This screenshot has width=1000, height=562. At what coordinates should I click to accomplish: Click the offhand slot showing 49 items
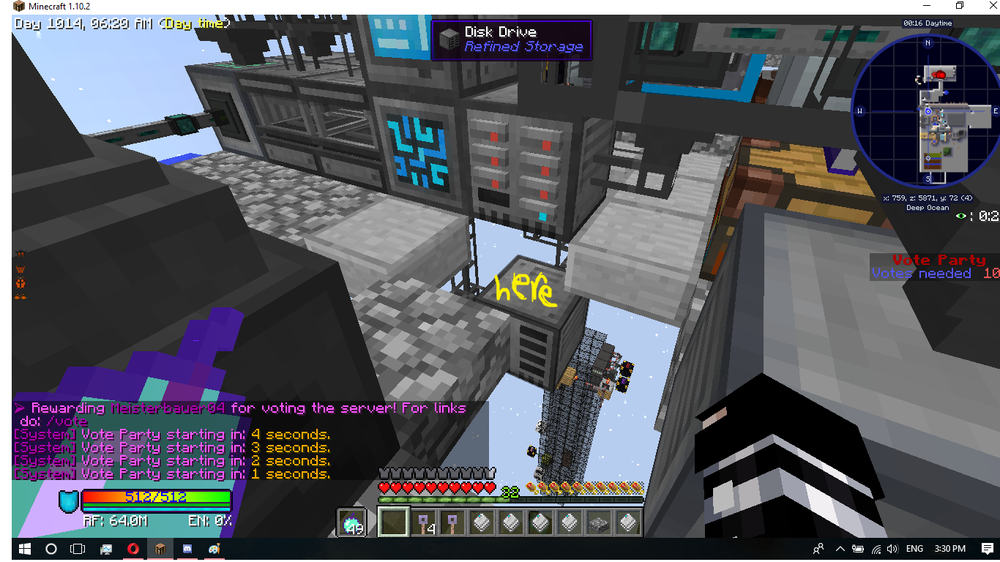tap(354, 522)
